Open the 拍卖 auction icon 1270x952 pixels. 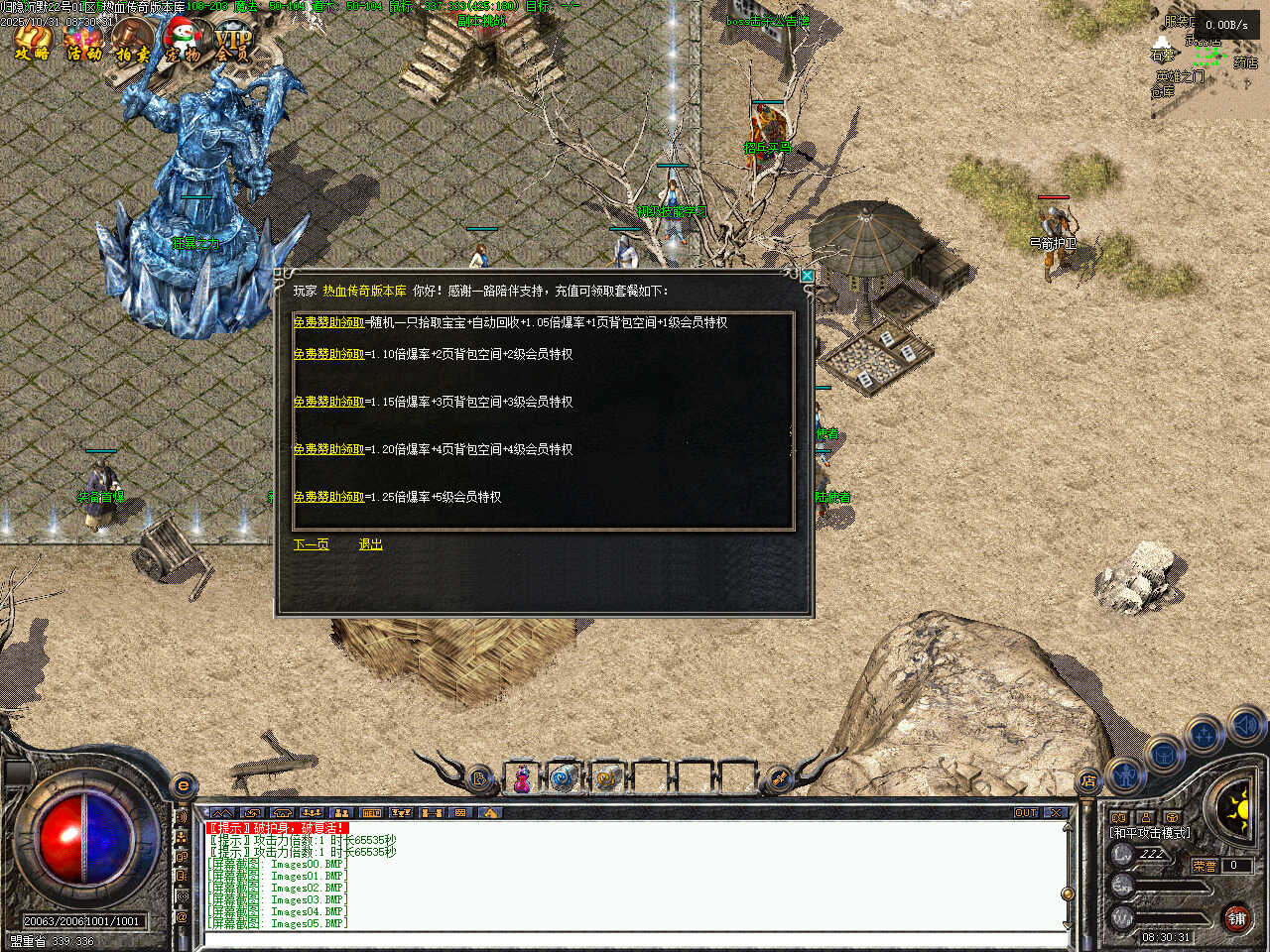pyautogui.click(x=132, y=43)
